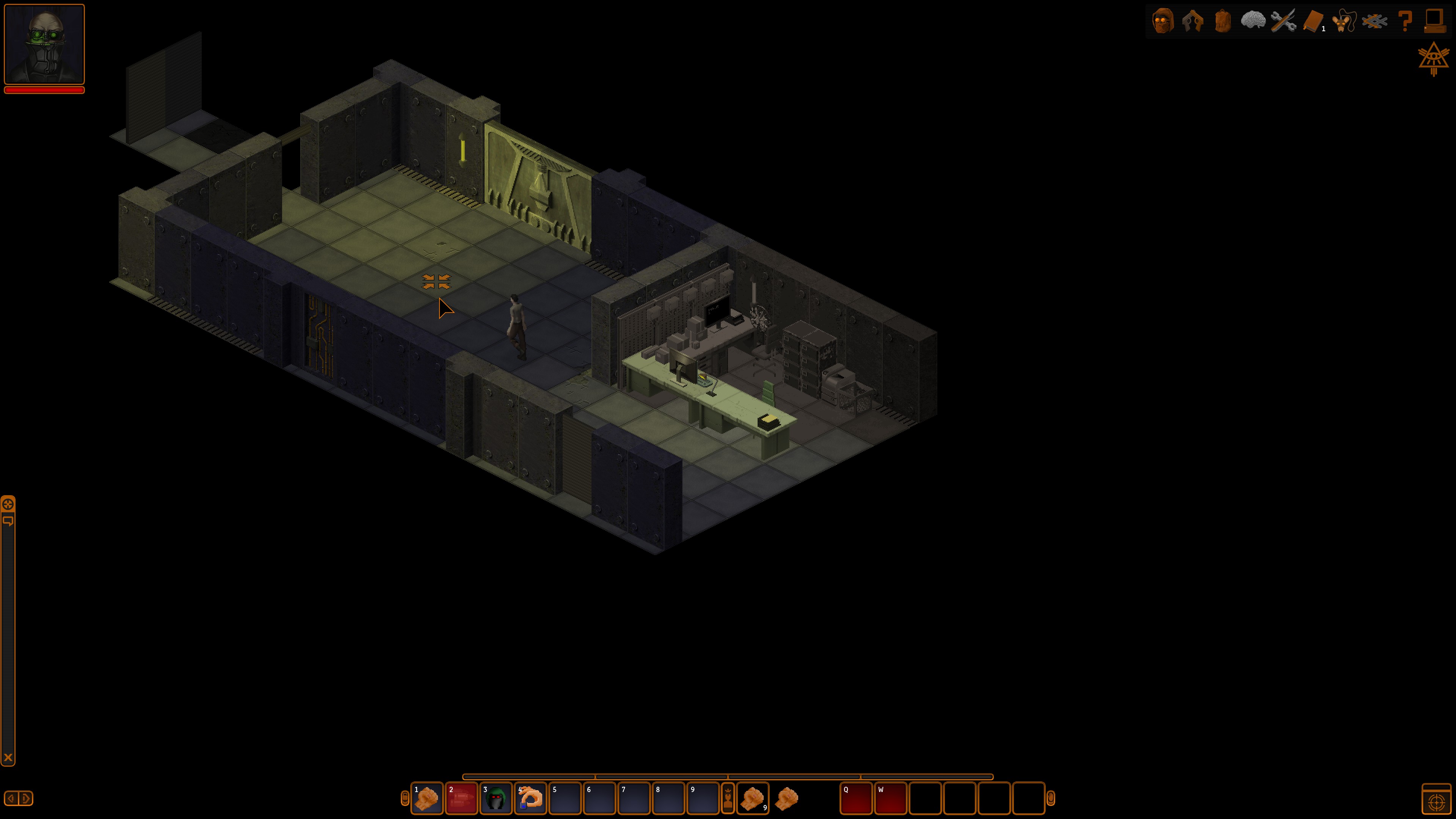
Task: Open the journal book icon
Action: point(1313,22)
